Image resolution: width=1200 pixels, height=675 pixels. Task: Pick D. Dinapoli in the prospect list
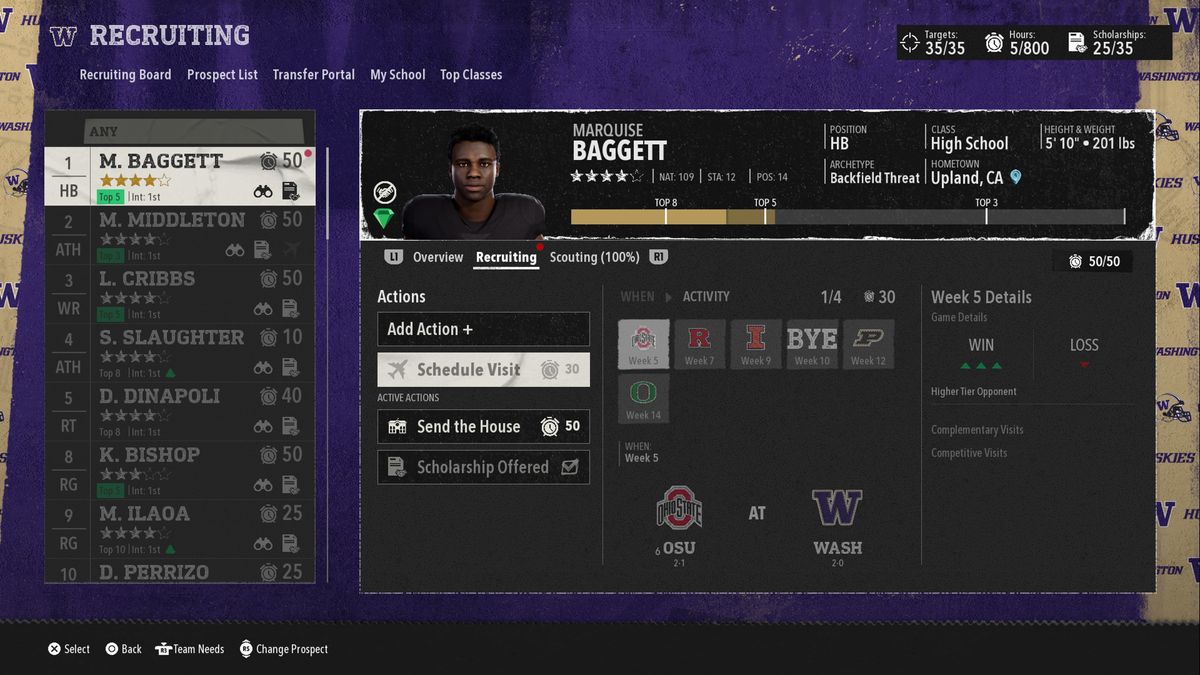(x=180, y=411)
